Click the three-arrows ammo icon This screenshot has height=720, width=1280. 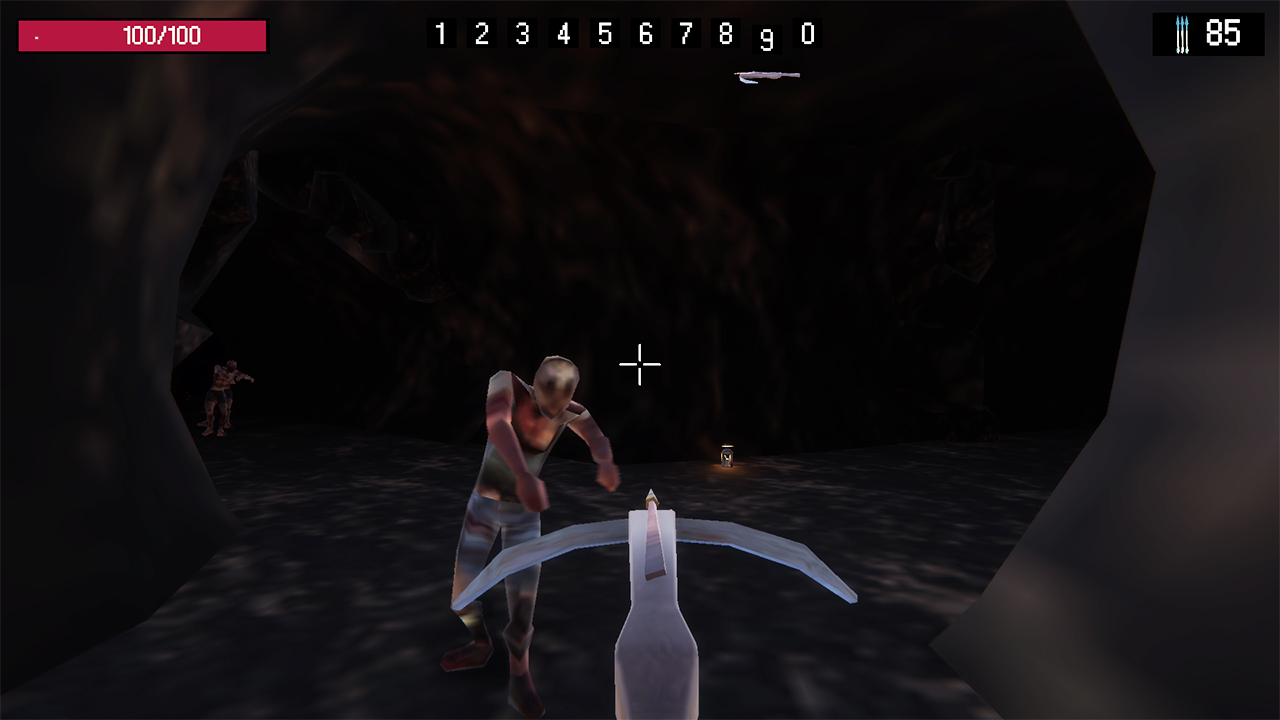1183,33
